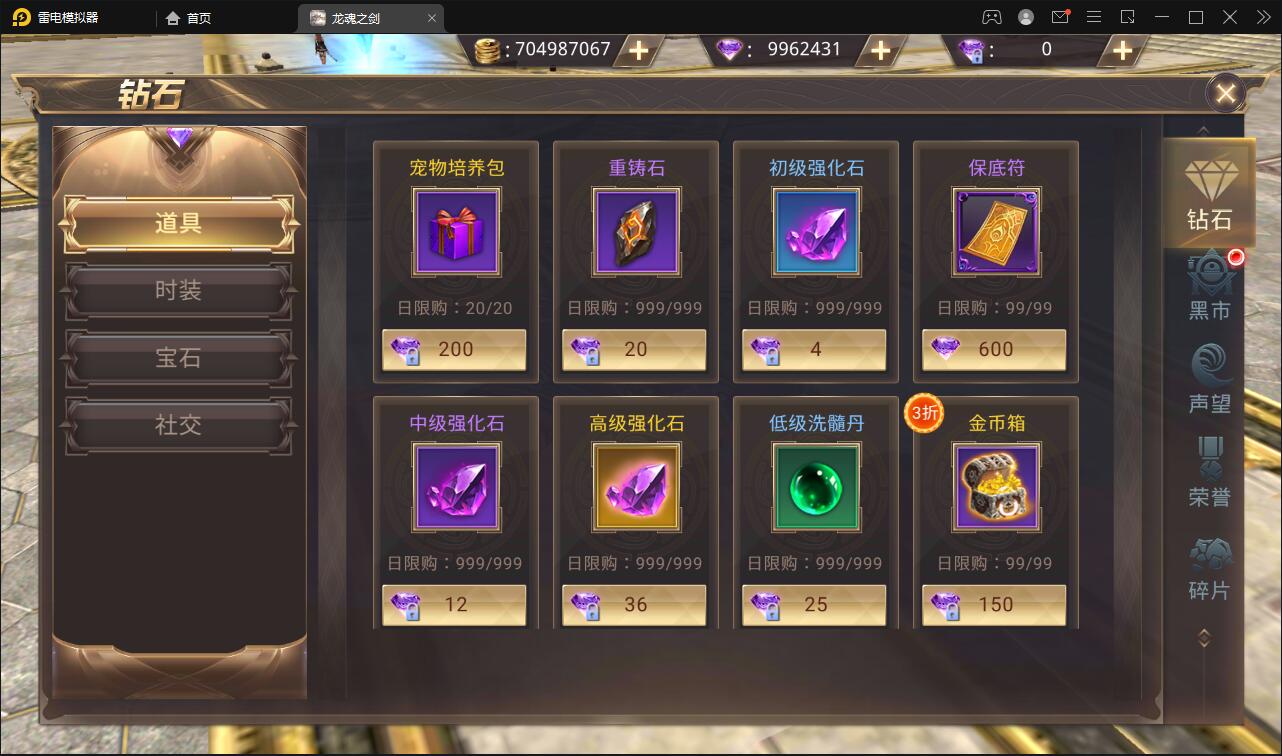
Task: Expand the toolbar with the double-chevron icon
Action: coord(1262,16)
